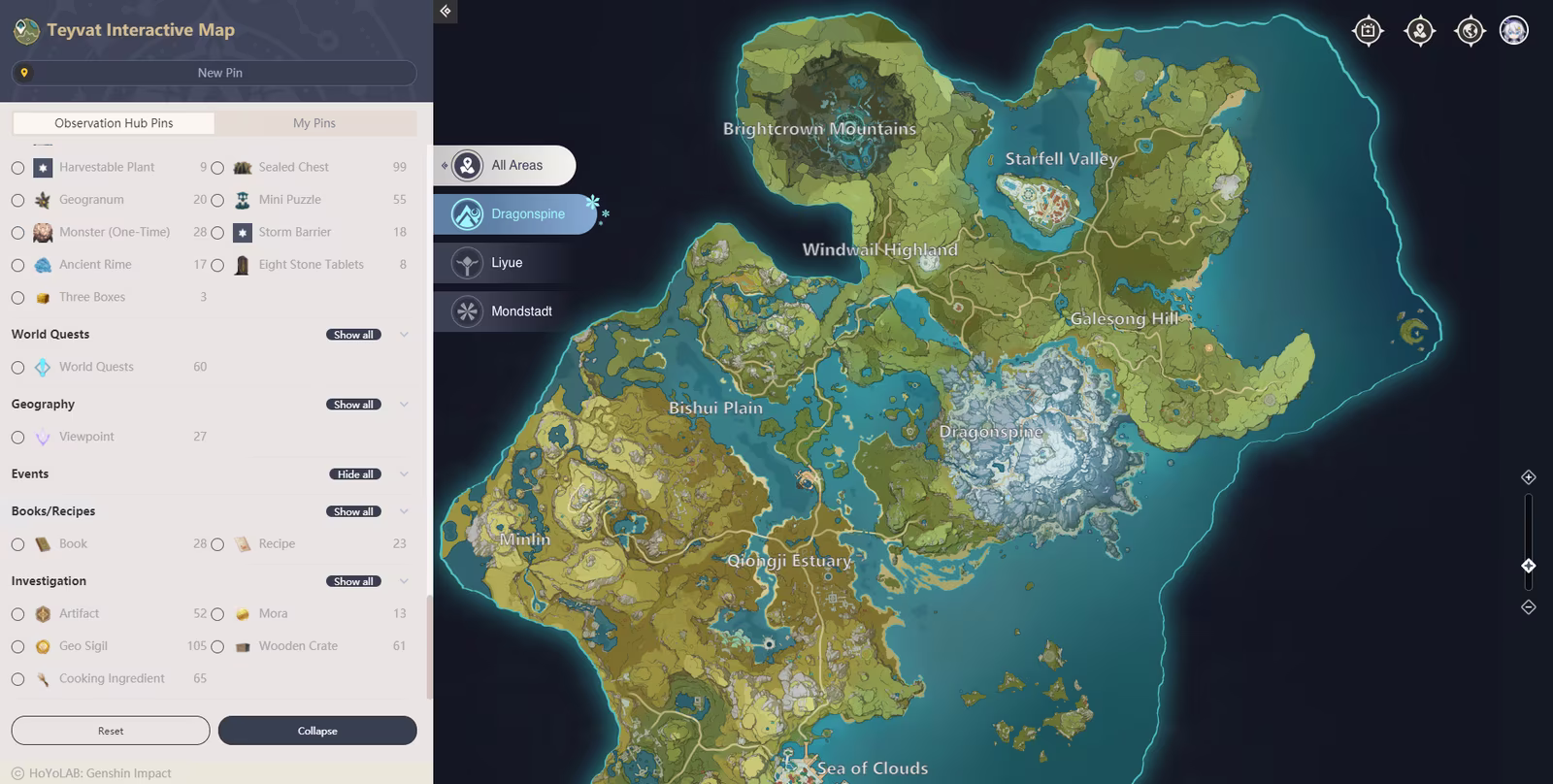Switch to the My Pins tab
The image size is (1553, 784).
click(314, 123)
